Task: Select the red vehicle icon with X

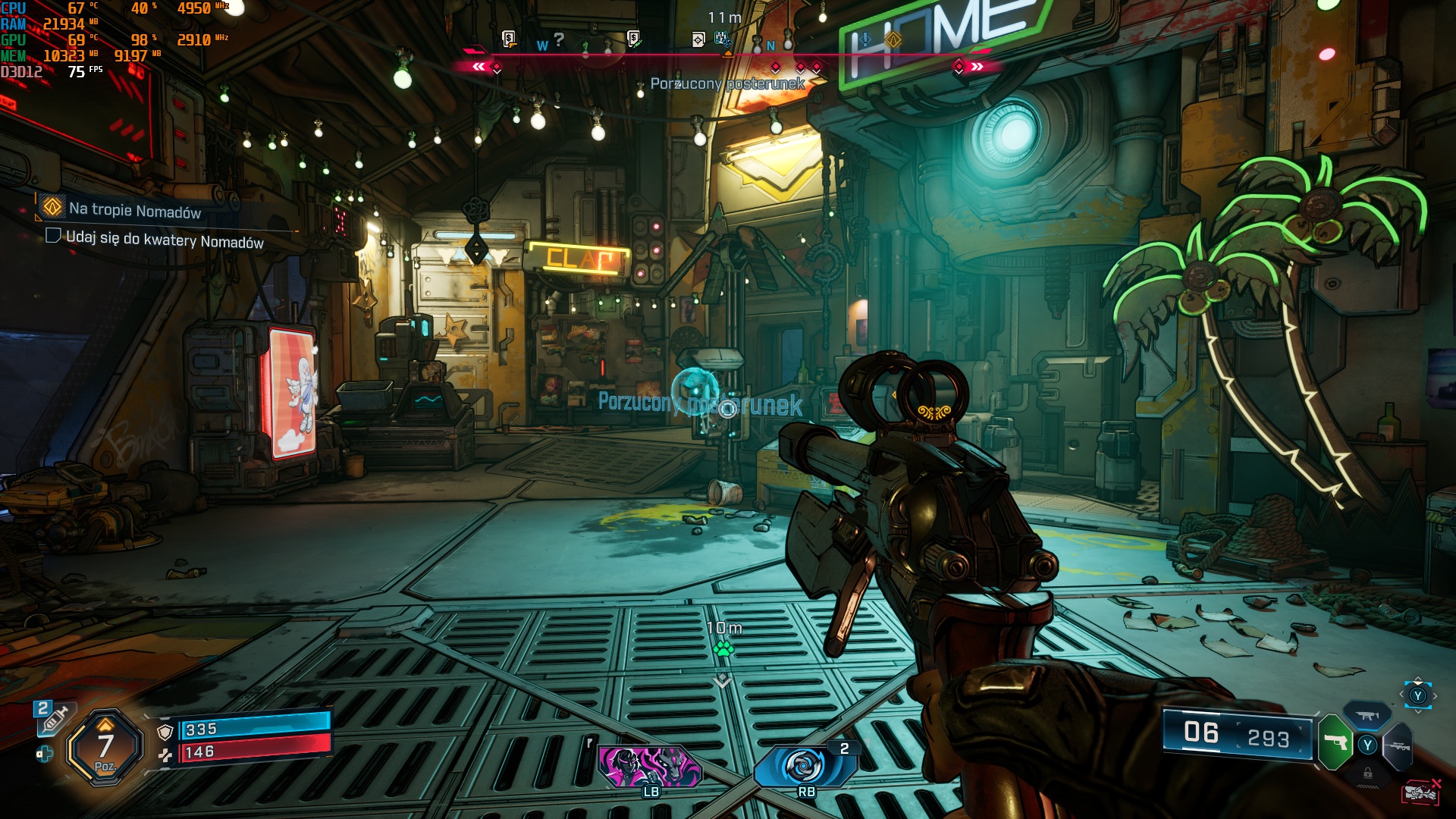Action: (1421, 792)
